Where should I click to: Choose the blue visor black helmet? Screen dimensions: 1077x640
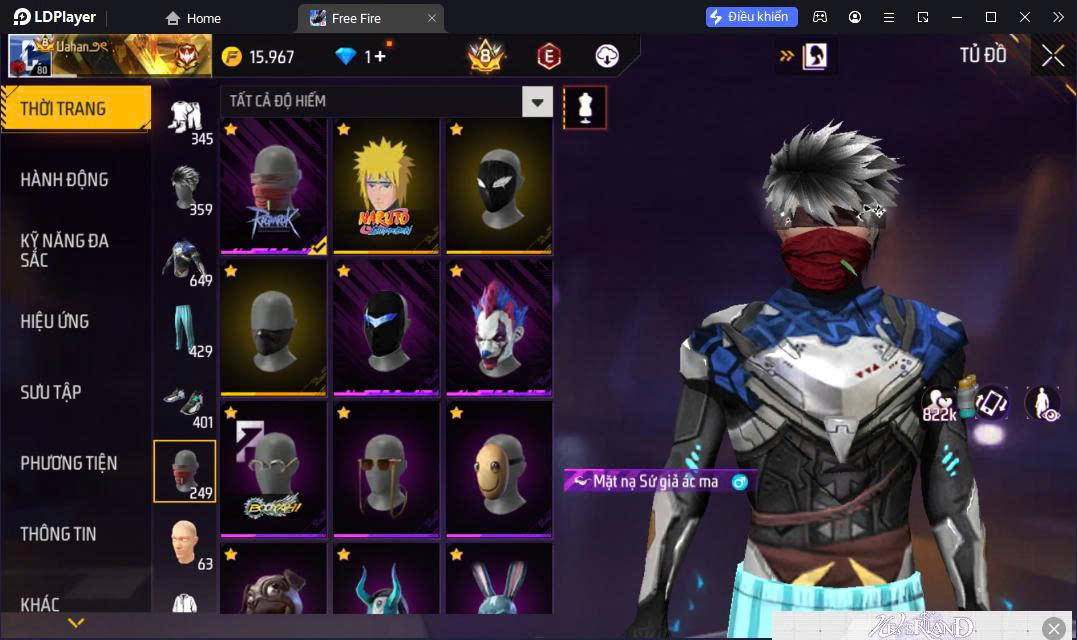point(387,328)
